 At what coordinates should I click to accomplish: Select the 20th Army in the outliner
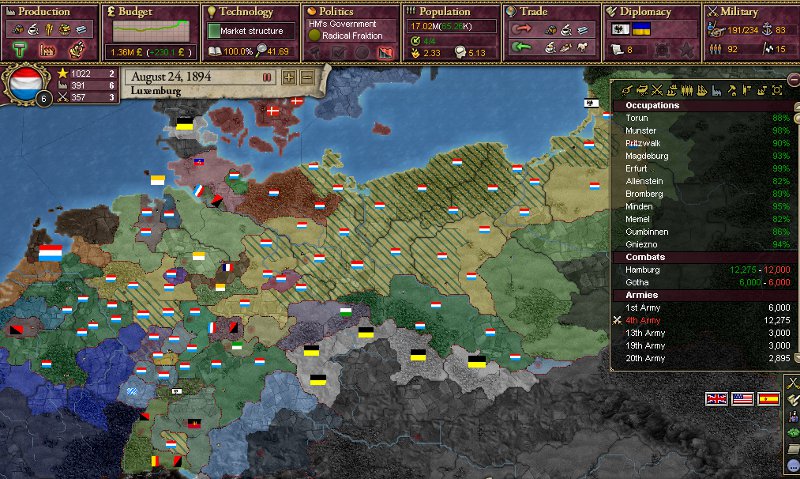645,358
